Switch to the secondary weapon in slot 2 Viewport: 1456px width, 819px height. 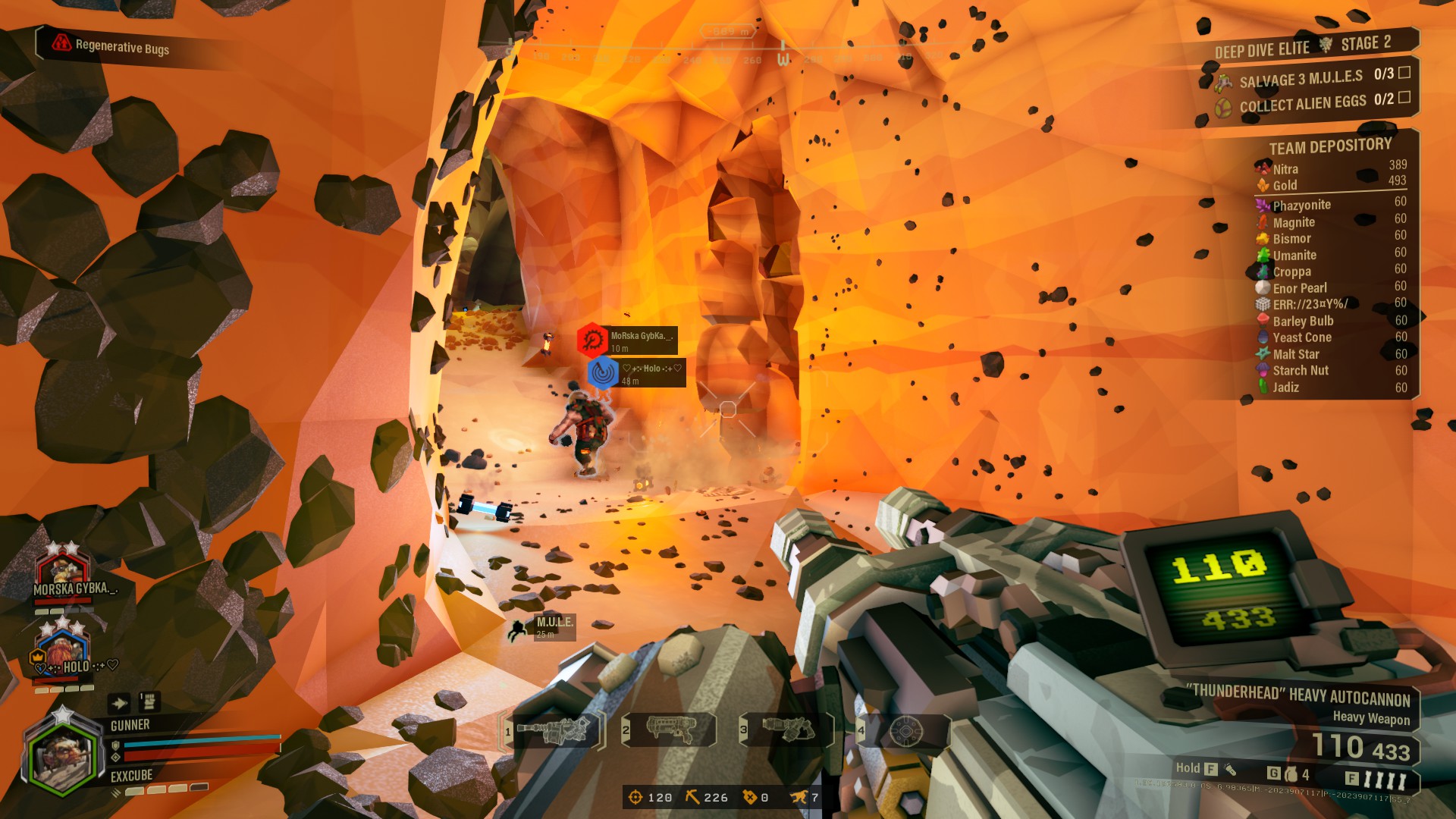670,730
